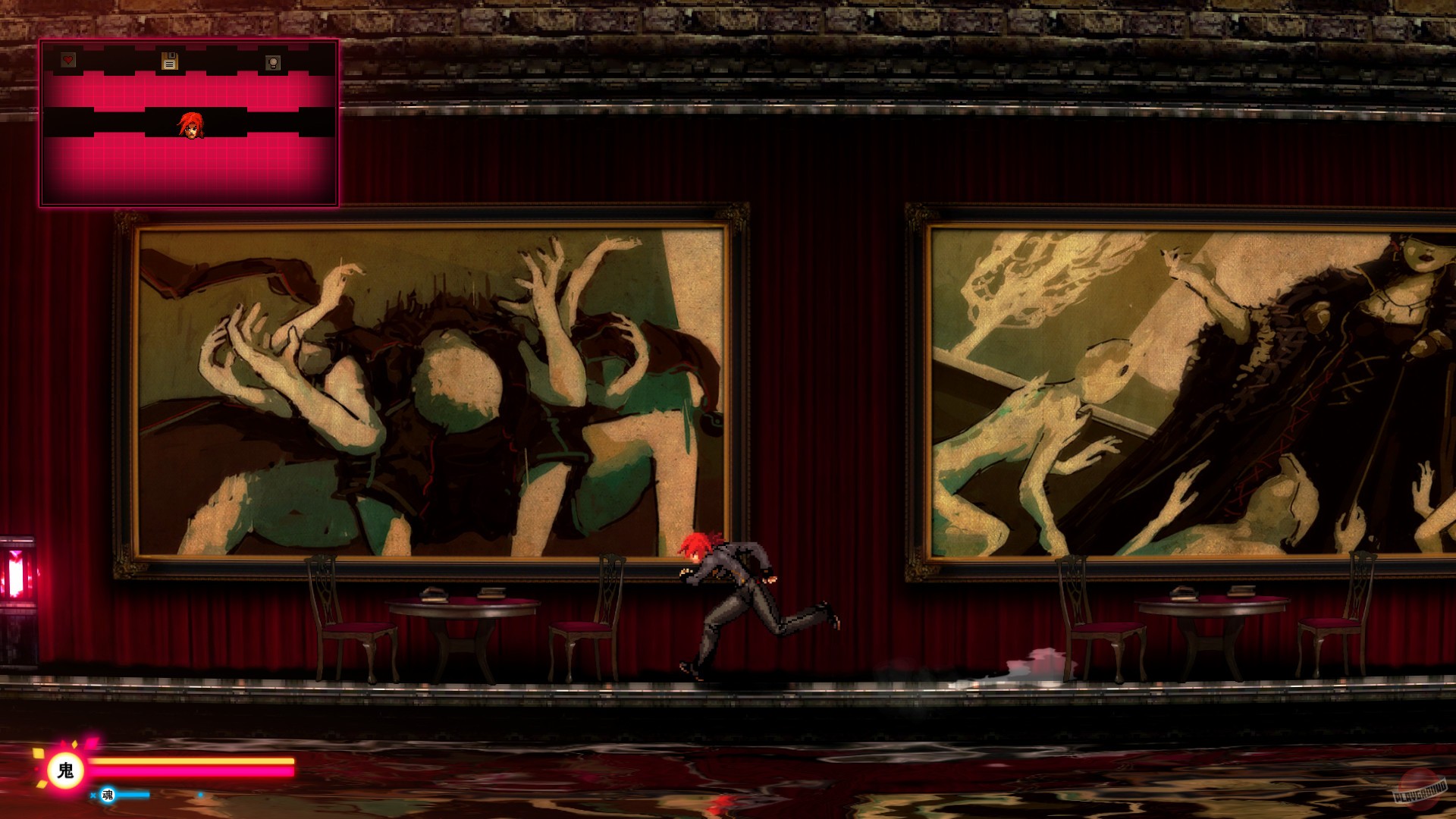The height and width of the screenshot is (819, 1456).
Task: Select the floppy disk save icon on minimap
Action: 169,61
